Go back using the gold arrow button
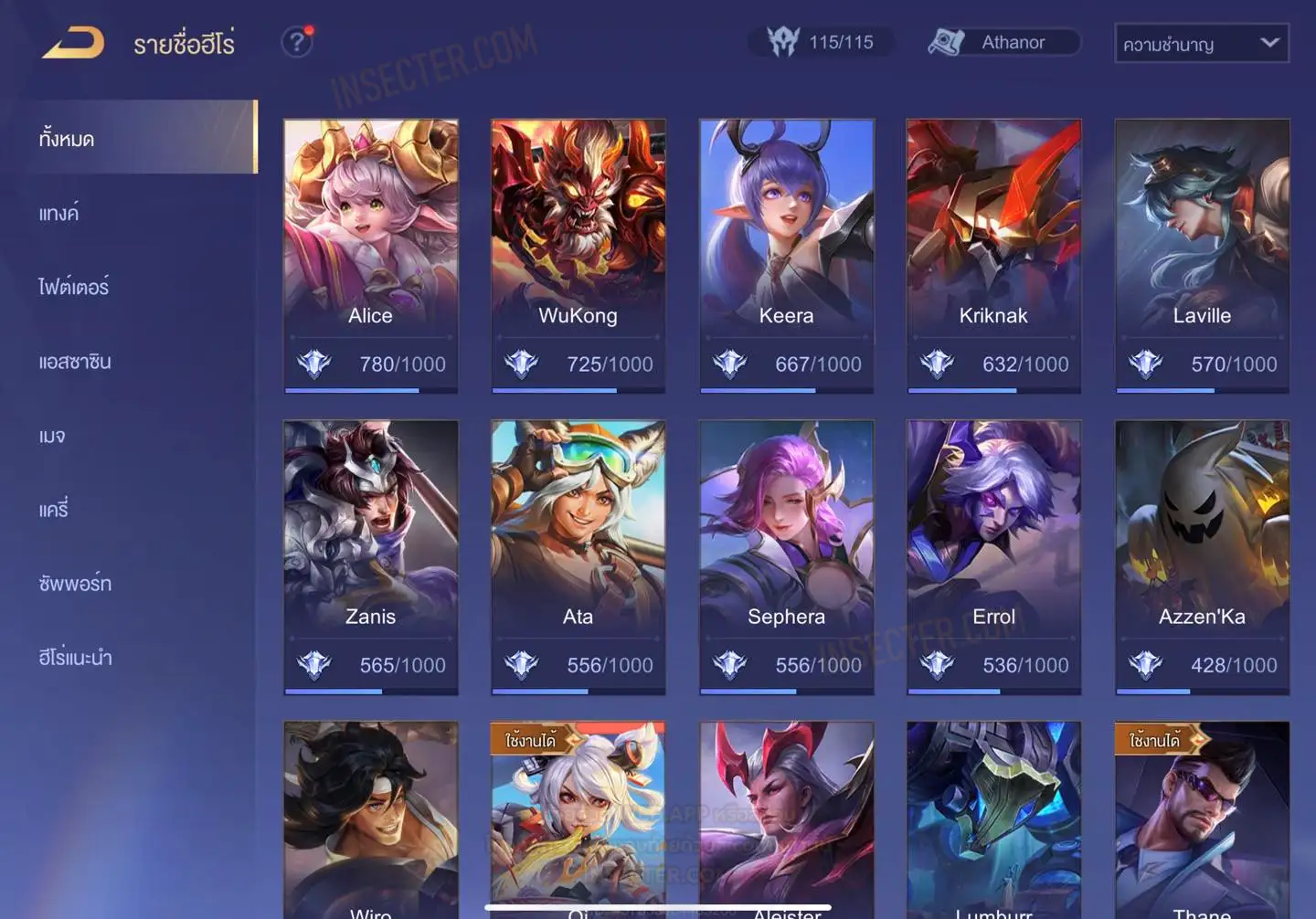Viewport: 1316px width, 919px height. (x=73, y=43)
